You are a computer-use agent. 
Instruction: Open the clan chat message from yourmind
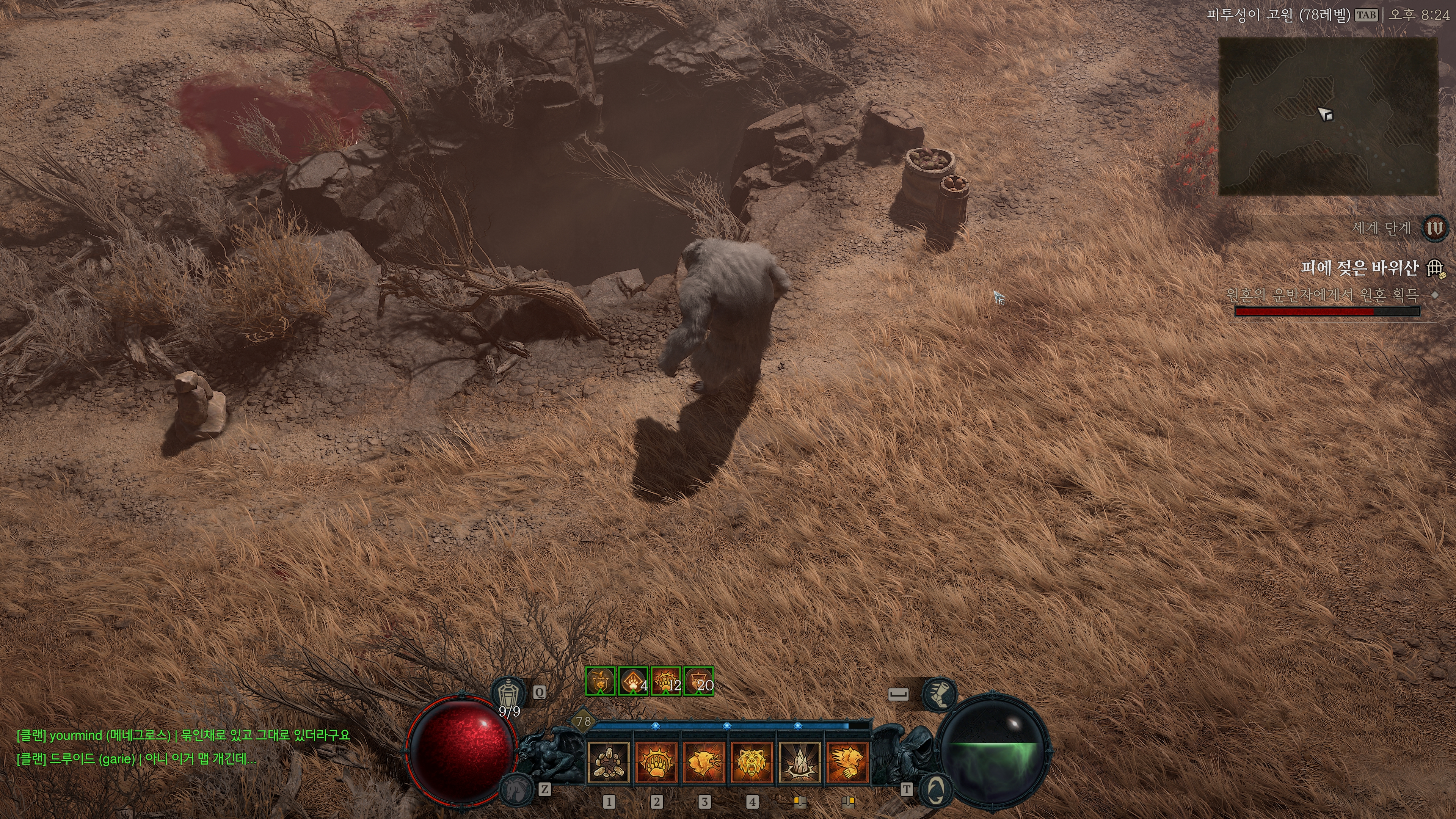tap(183, 735)
